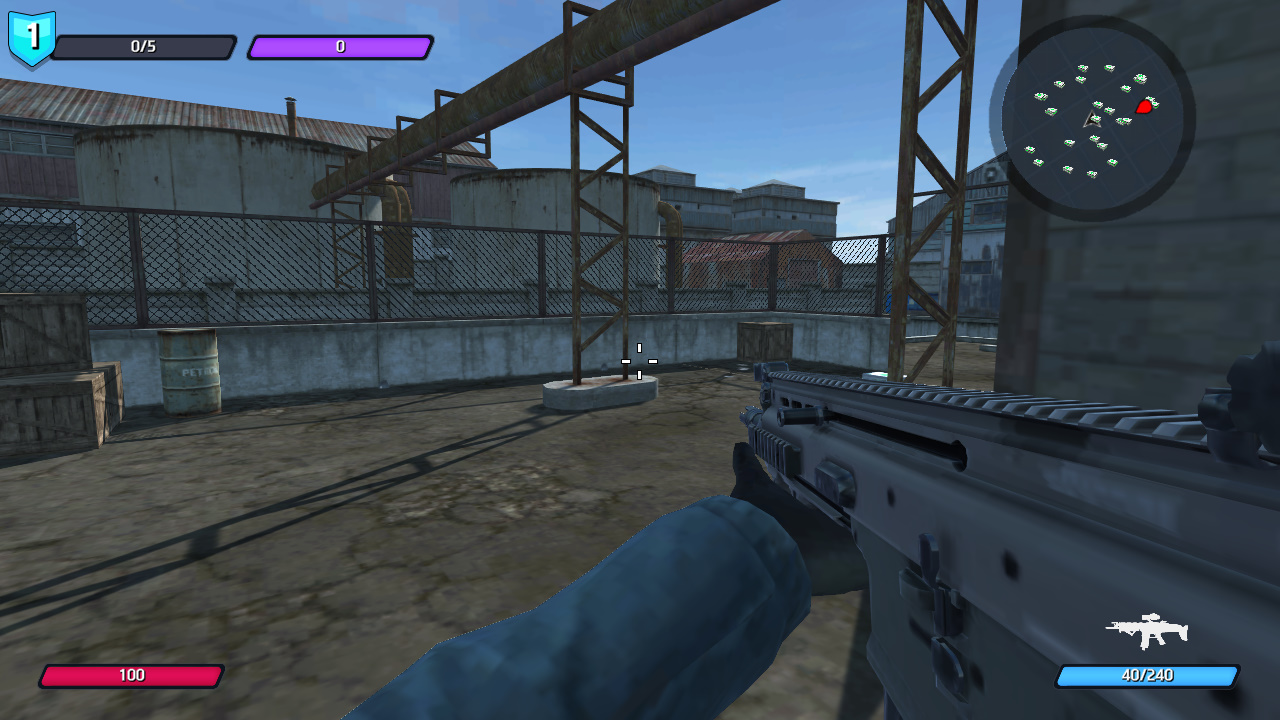Click the red enemy marker on the minimap

tap(1144, 107)
